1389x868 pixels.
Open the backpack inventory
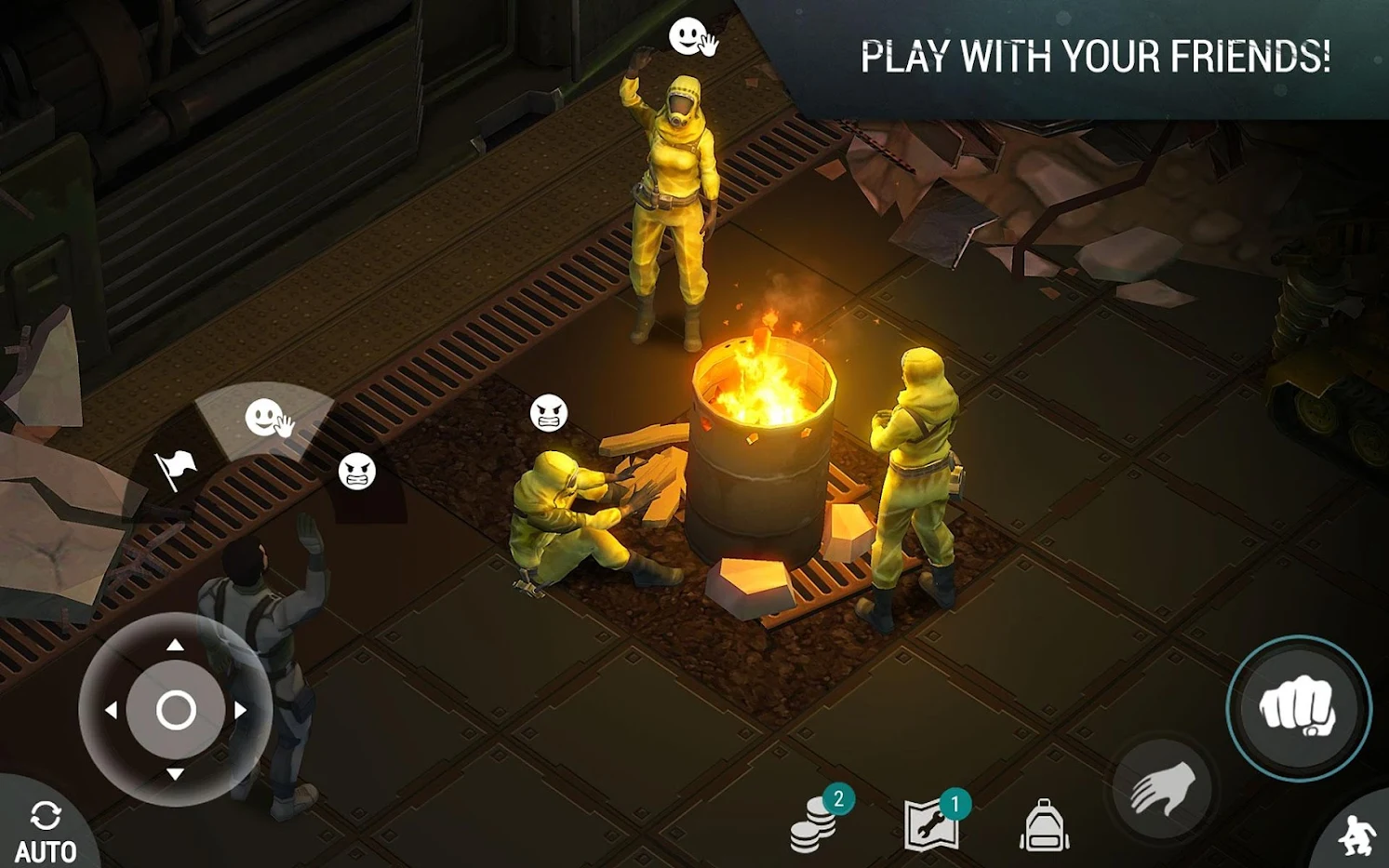tap(1044, 825)
